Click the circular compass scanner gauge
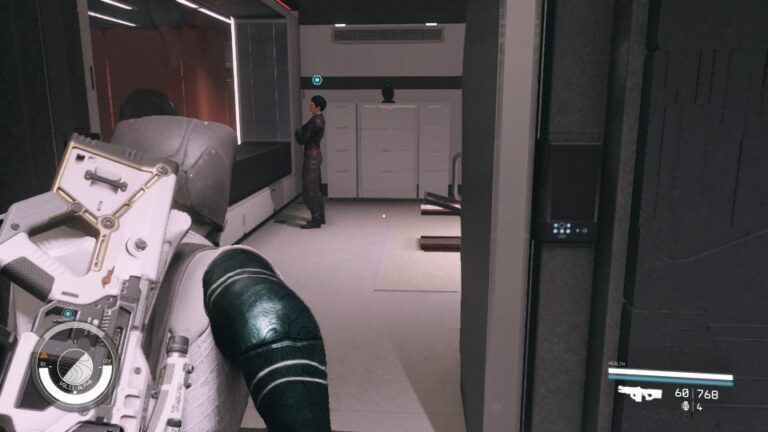Viewport: 768px width, 432px height. [75, 365]
